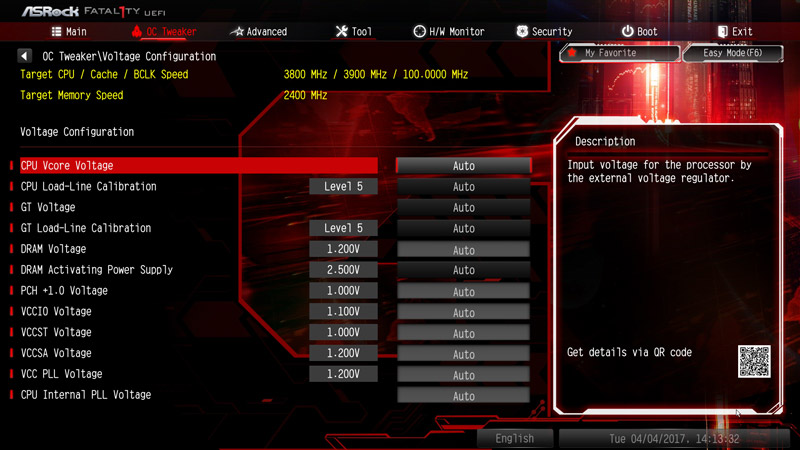Open the CPU Load-Line Calibration Auto dropdown
This screenshot has height=450, width=800.
463,187
